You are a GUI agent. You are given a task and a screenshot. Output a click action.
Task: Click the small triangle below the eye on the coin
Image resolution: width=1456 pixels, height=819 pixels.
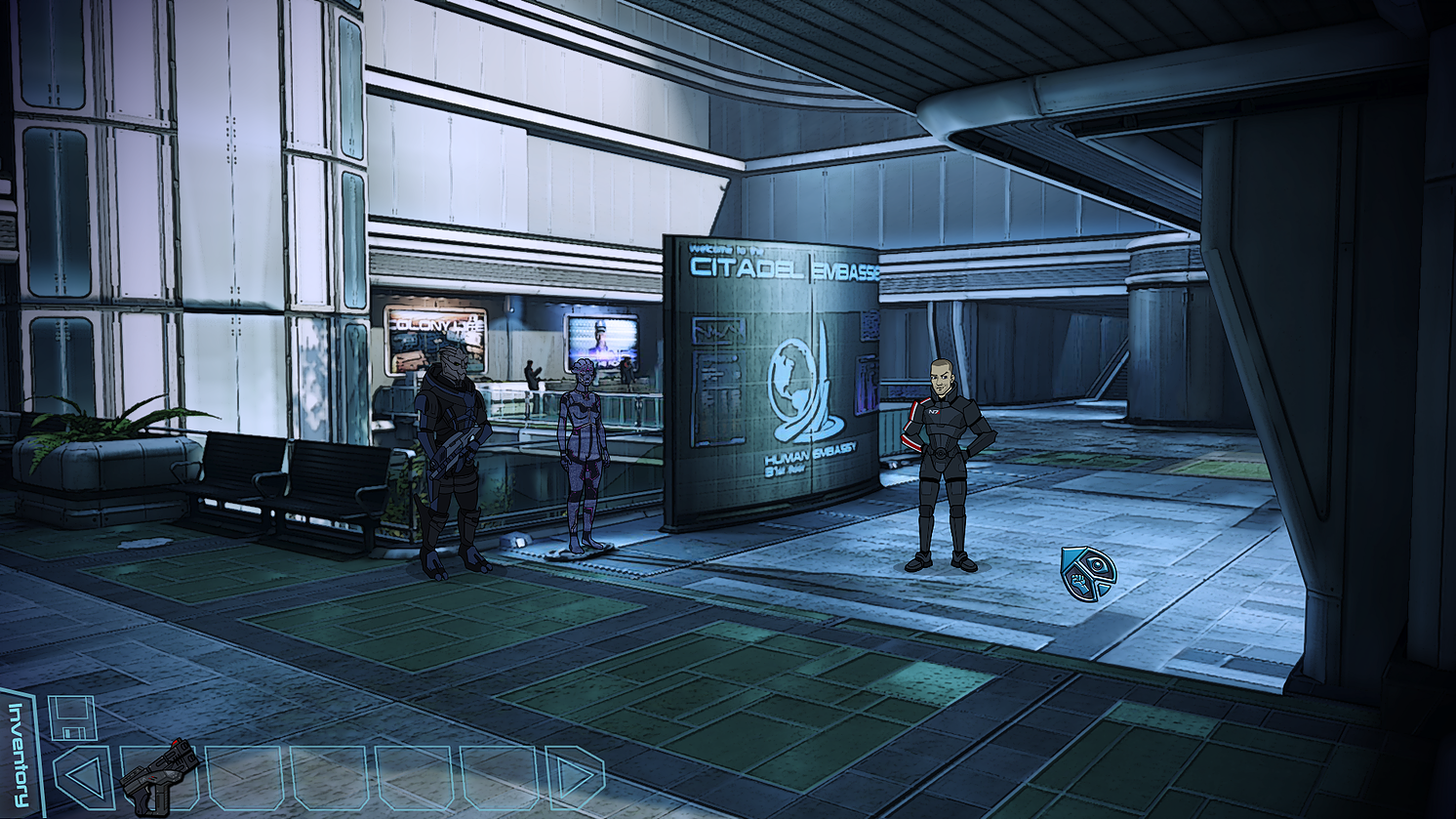pos(1104,589)
